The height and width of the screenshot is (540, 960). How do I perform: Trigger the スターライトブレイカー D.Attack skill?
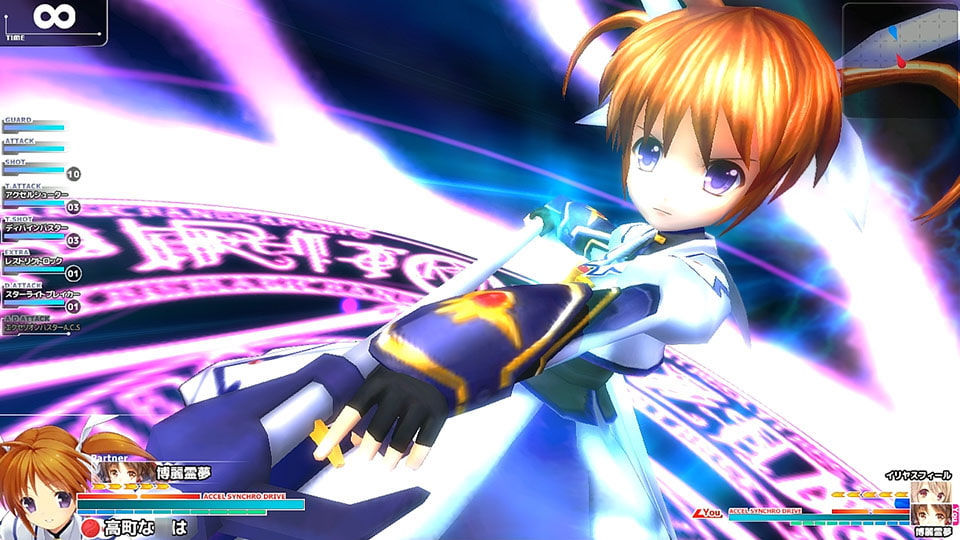pos(36,295)
